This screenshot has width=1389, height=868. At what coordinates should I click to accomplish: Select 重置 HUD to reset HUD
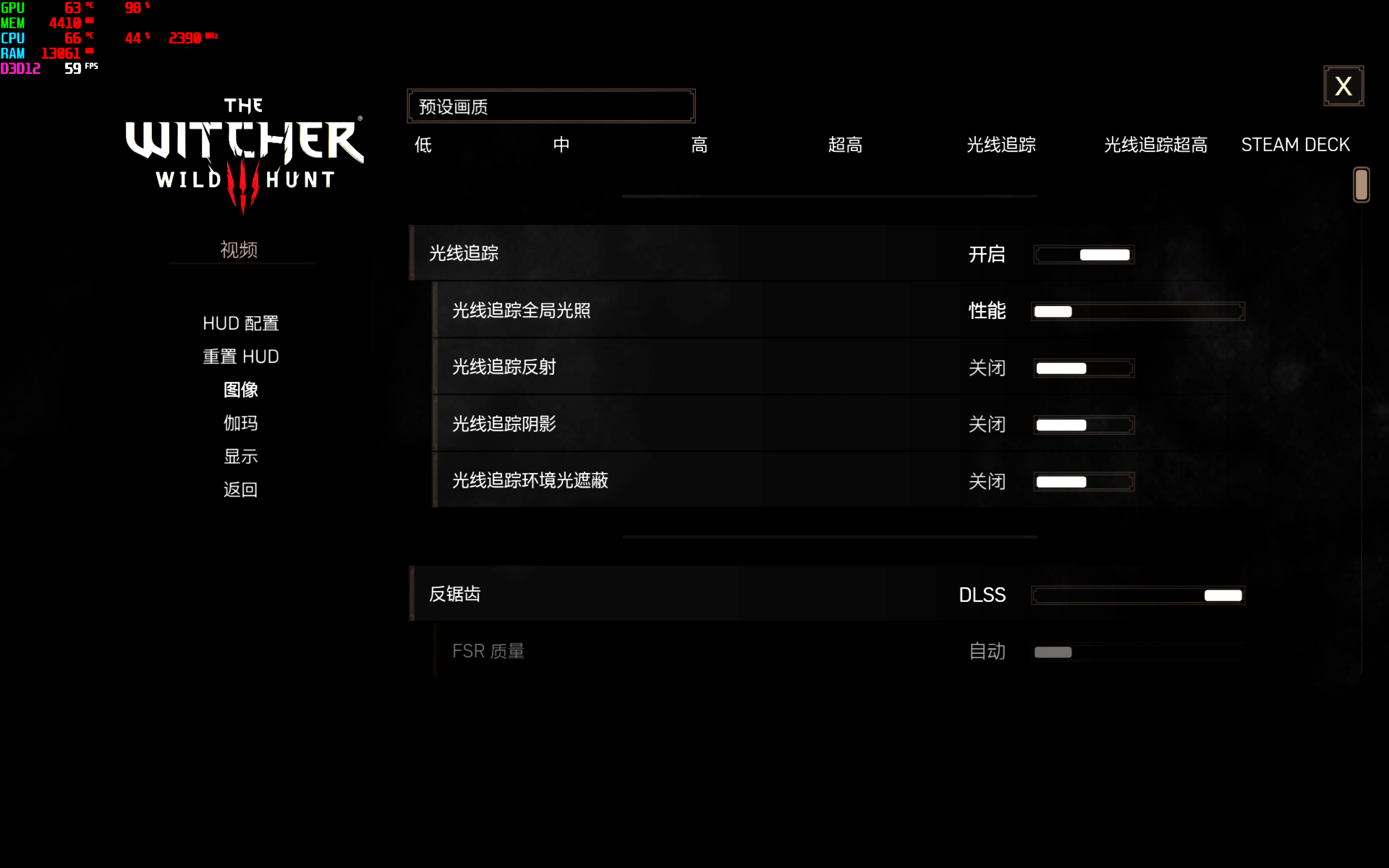click(x=240, y=356)
